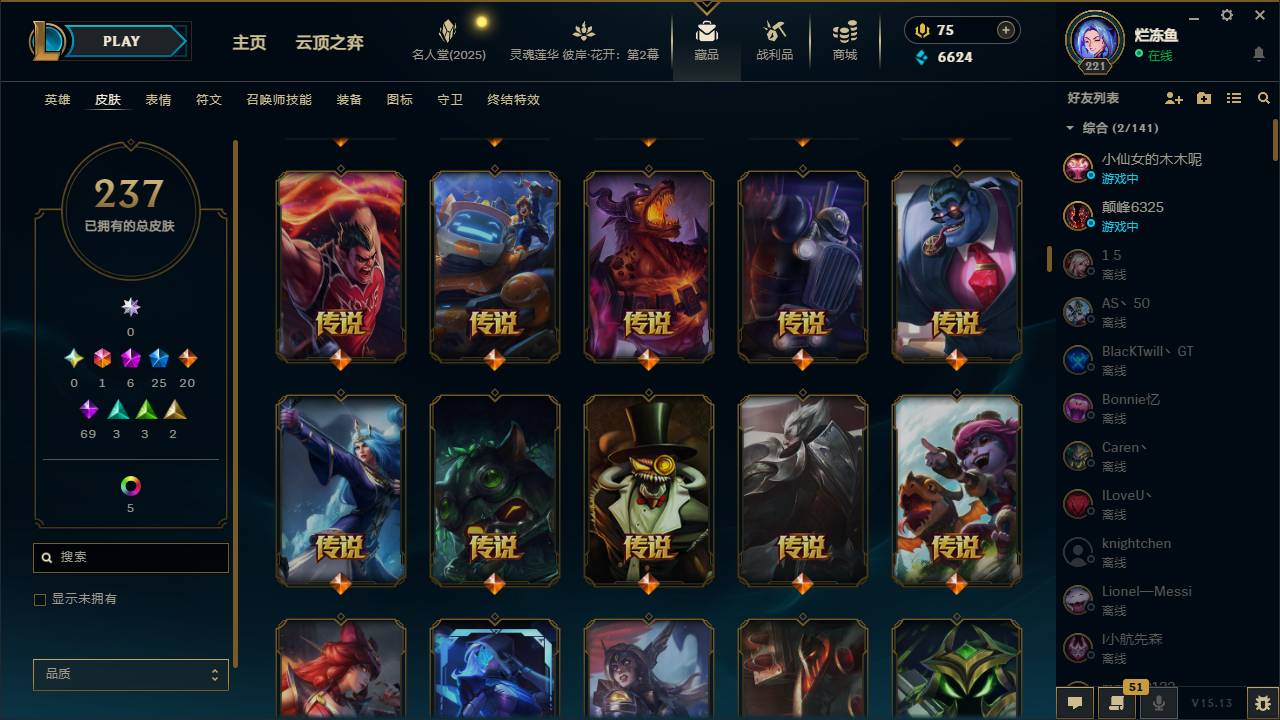
Task: Enable the 显示未拥有 checkbox
Action: tap(39, 599)
